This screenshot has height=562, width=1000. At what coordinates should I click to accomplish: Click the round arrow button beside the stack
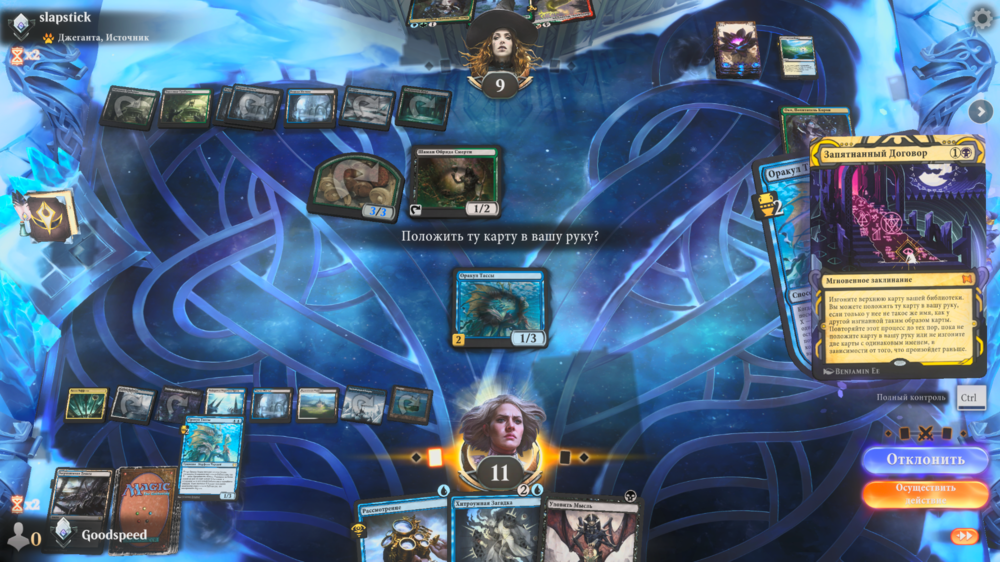pos(980,111)
